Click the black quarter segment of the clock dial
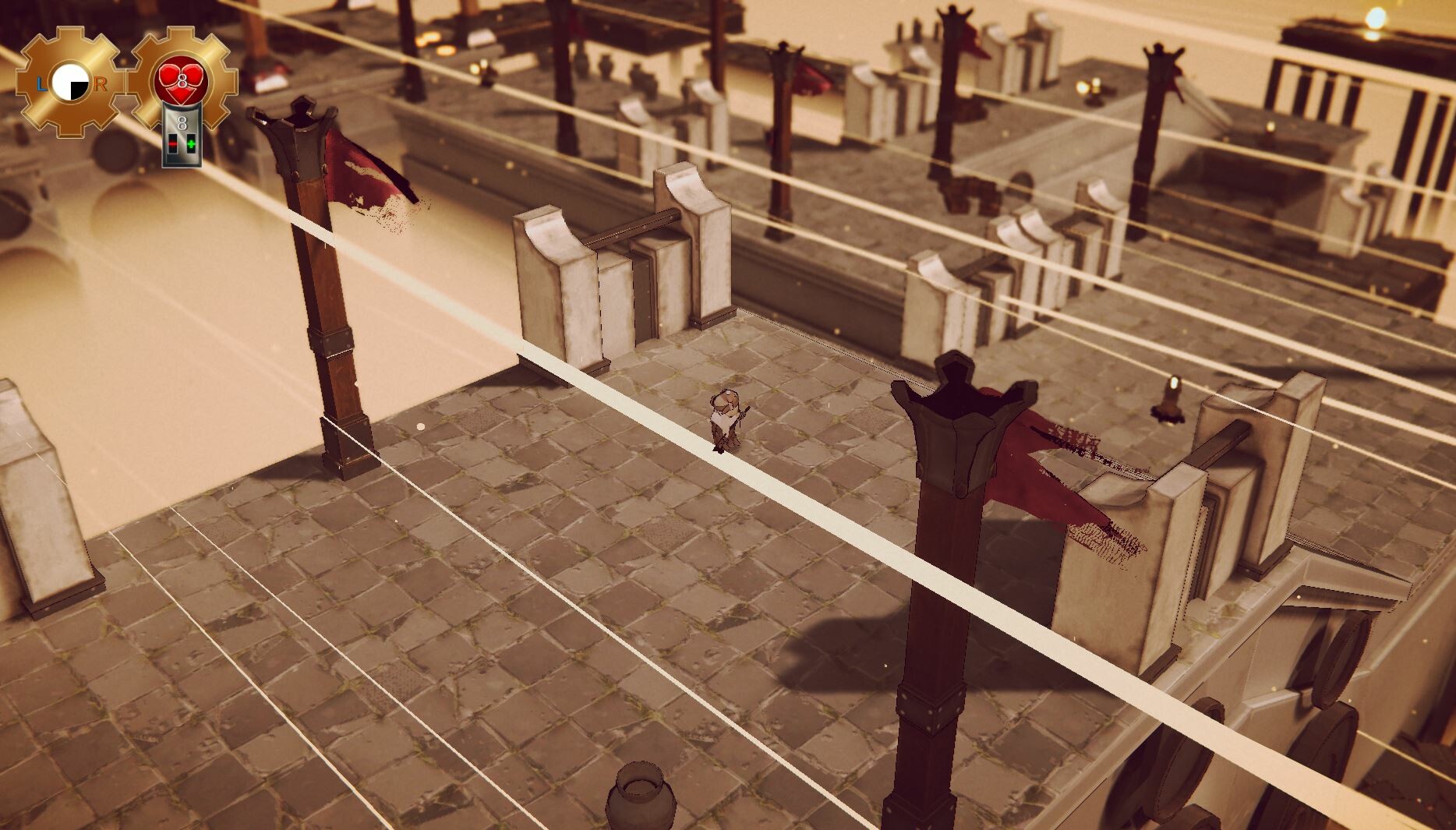Screen dimensions: 1456x830 pos(79,90)
